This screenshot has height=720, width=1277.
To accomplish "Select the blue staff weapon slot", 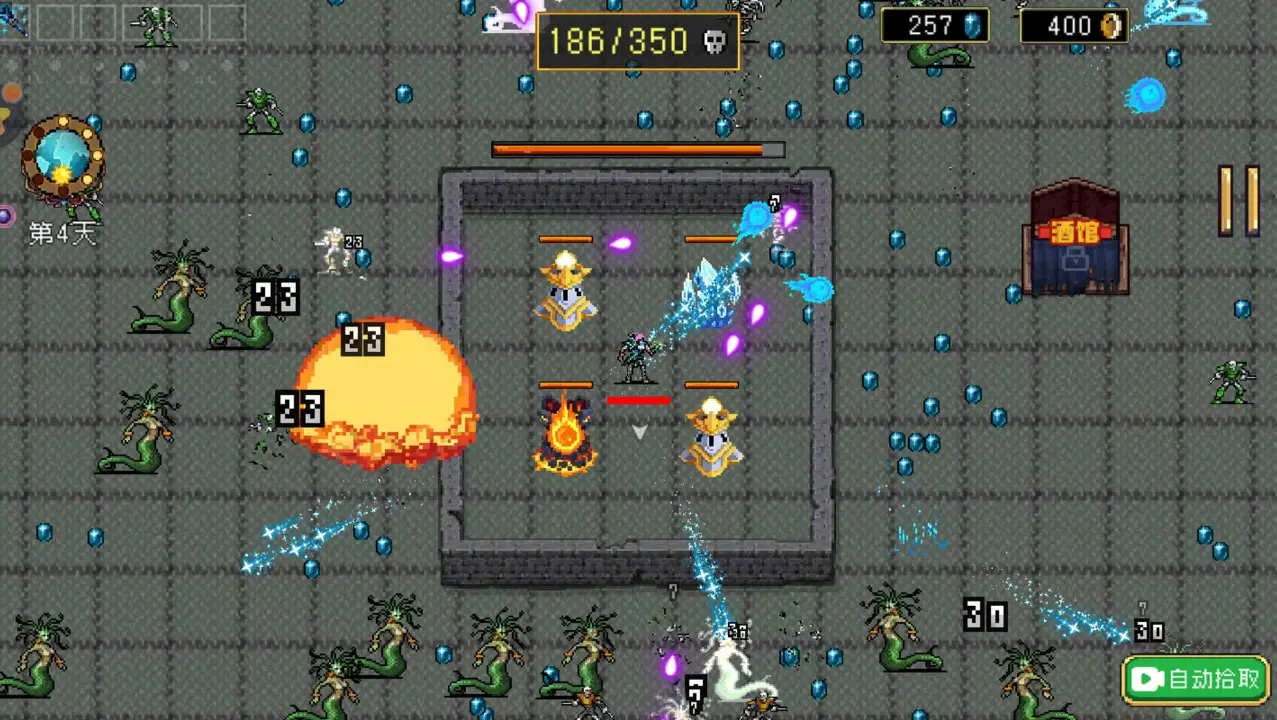I will (x=14, y=21).
